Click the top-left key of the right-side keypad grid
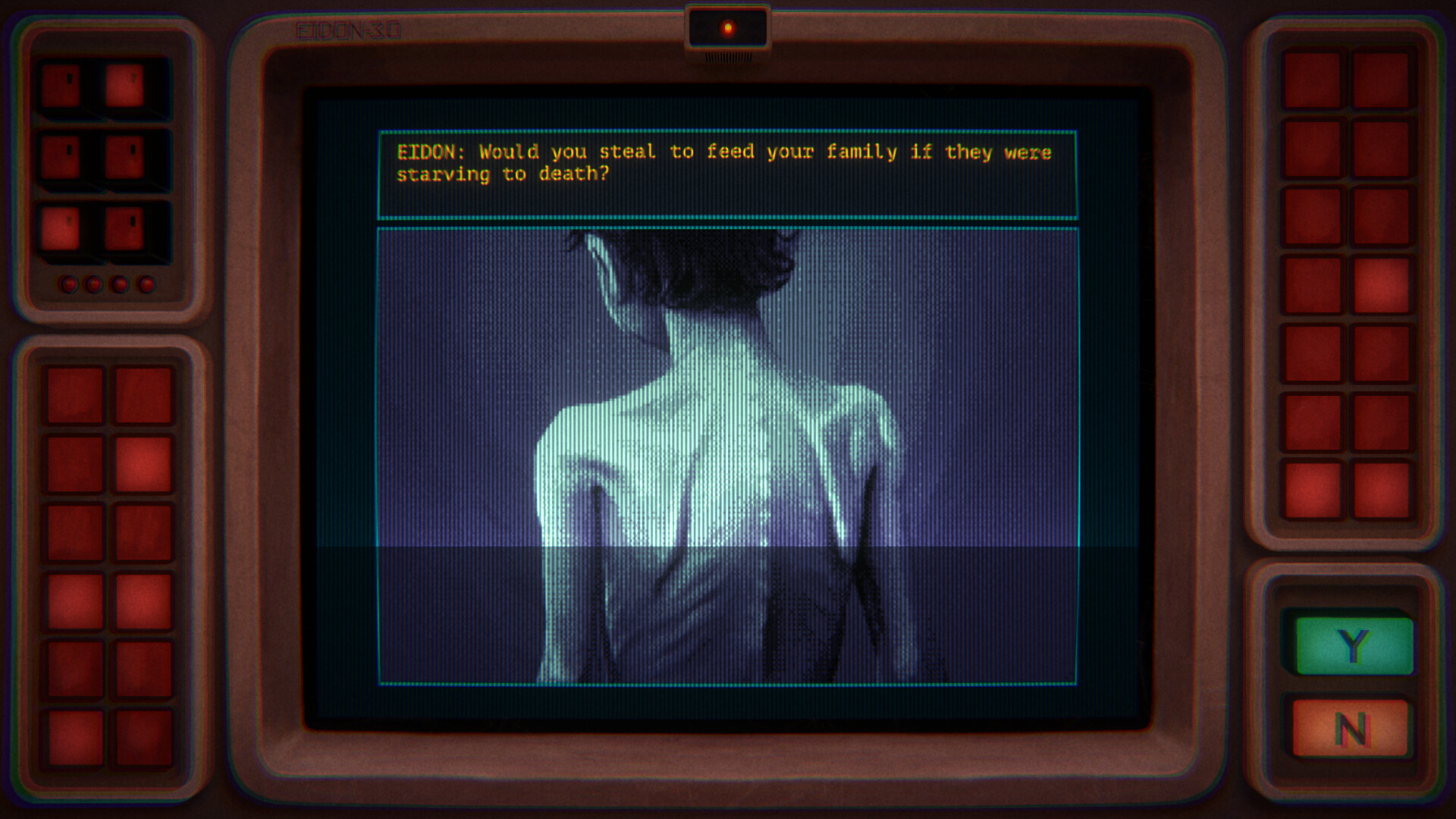This screenshot has width=1456, height=819. click(x=1312, y=79)
